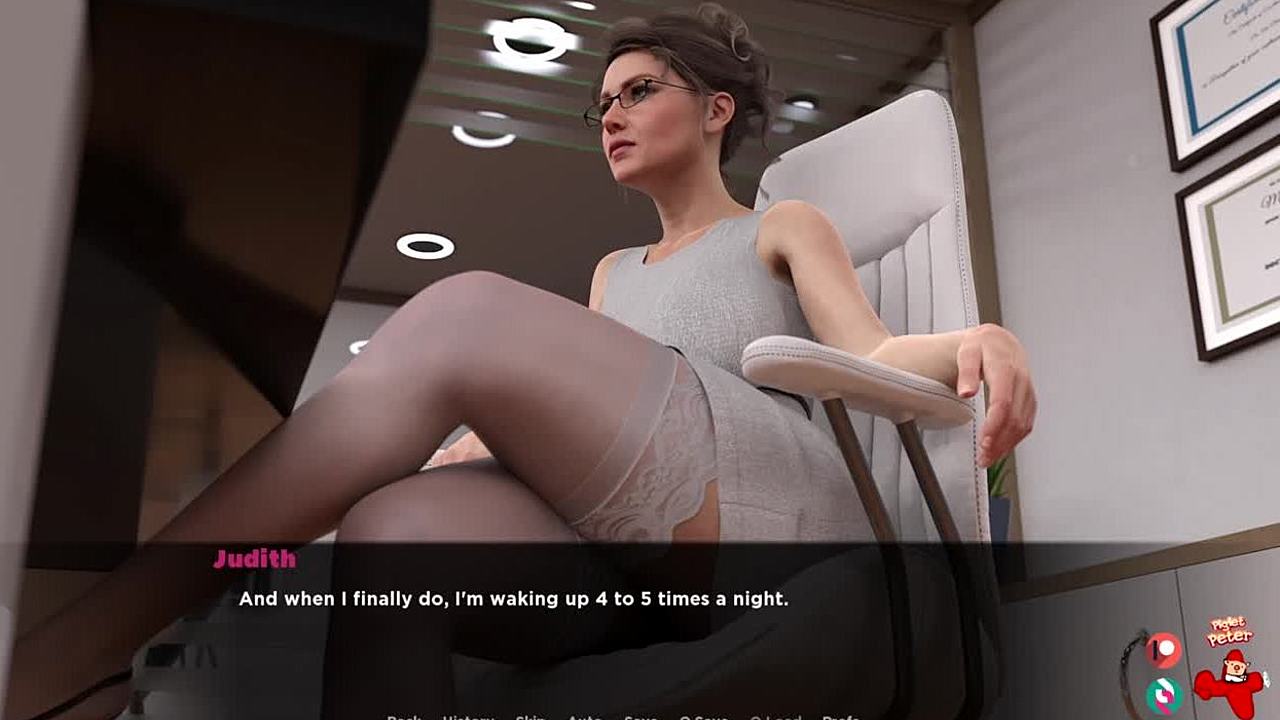Click the Piglet Peter airplane logo
Viewport: 1280px width, 720px height.
coord(1231,670)
